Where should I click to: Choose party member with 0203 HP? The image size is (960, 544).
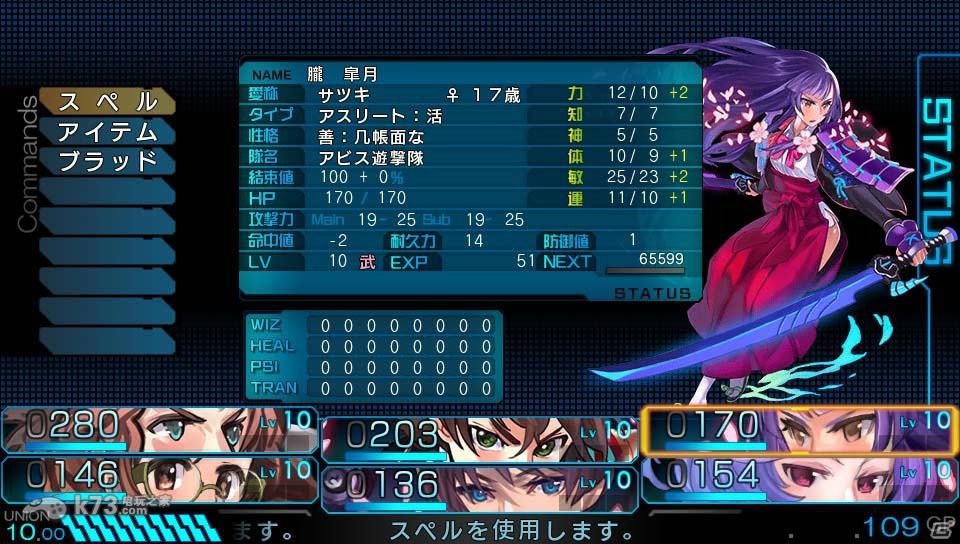[478, 438]
